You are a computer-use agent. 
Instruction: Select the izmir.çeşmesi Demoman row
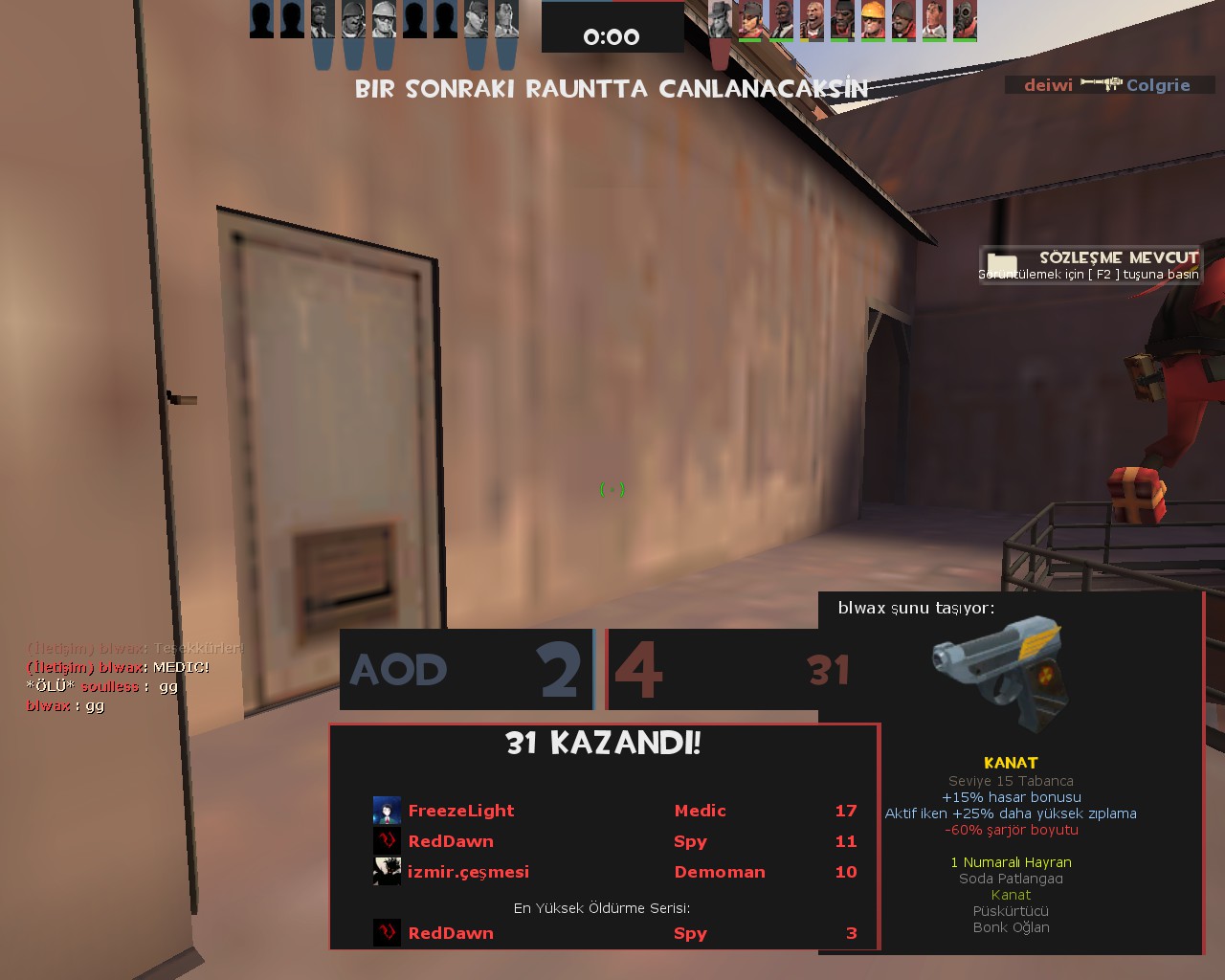click(612, 872)
